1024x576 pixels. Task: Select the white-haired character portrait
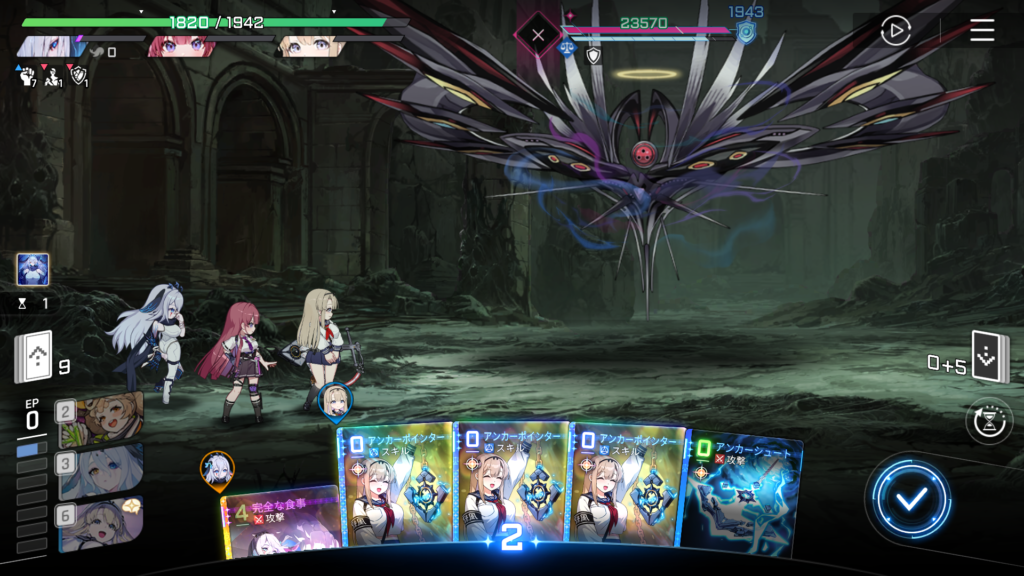click(x=47, y=46)
